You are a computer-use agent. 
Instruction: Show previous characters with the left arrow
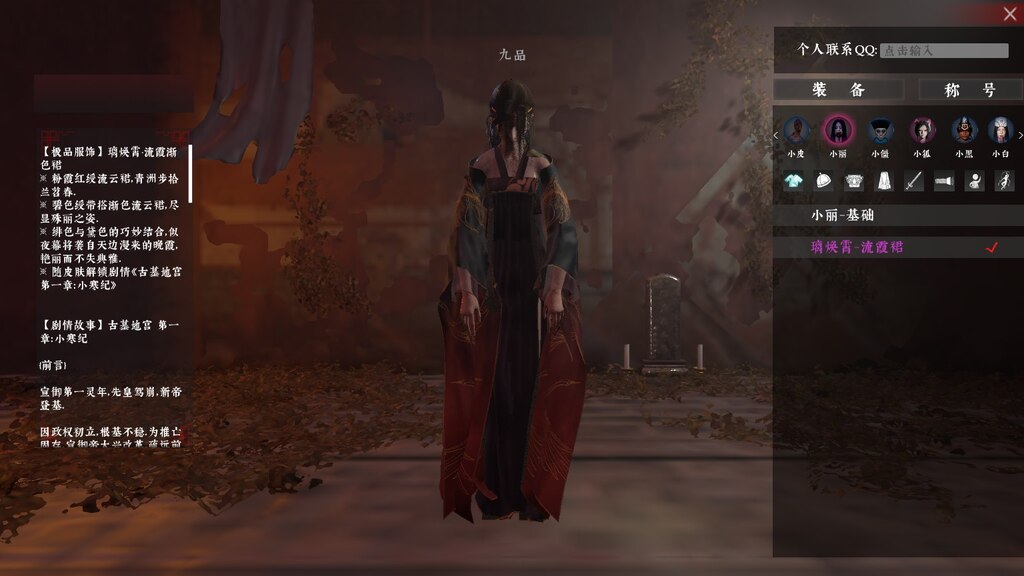[777, 135]
